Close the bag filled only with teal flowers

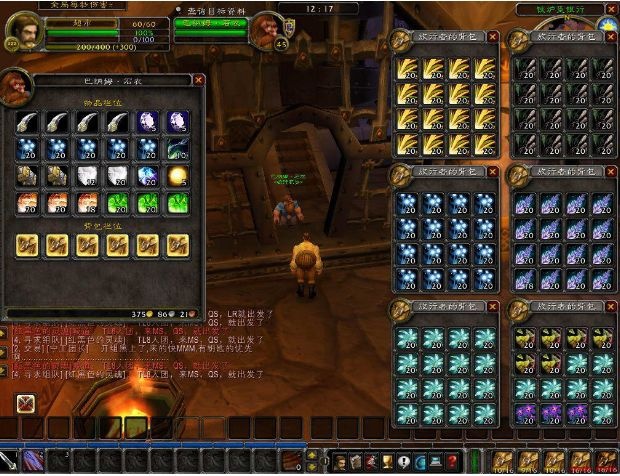pyautogui.click(x=492, y=305)
